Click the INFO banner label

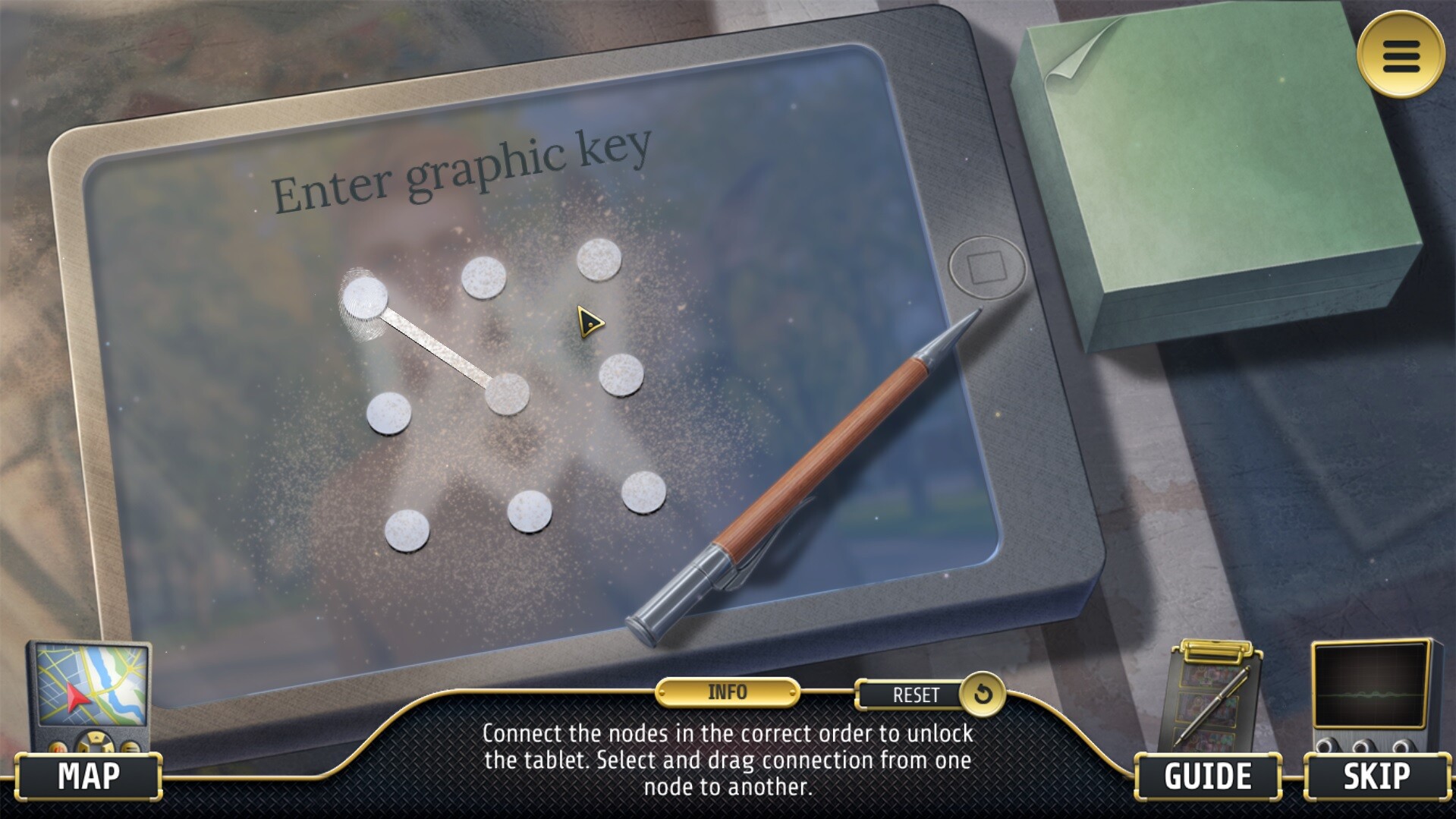(x=726, y=692)
